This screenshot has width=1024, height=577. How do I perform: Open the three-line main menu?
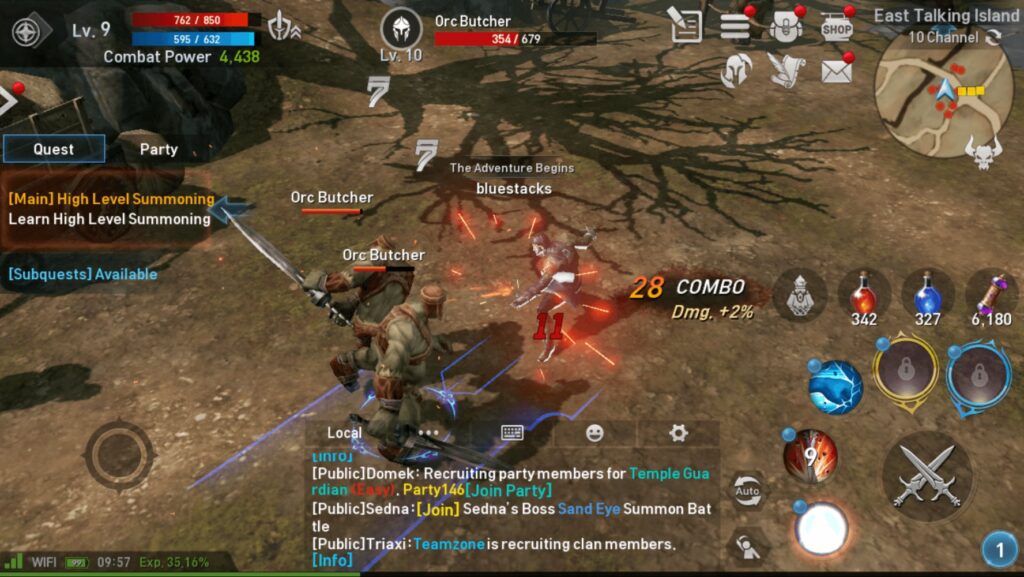(x=735, y=27)
